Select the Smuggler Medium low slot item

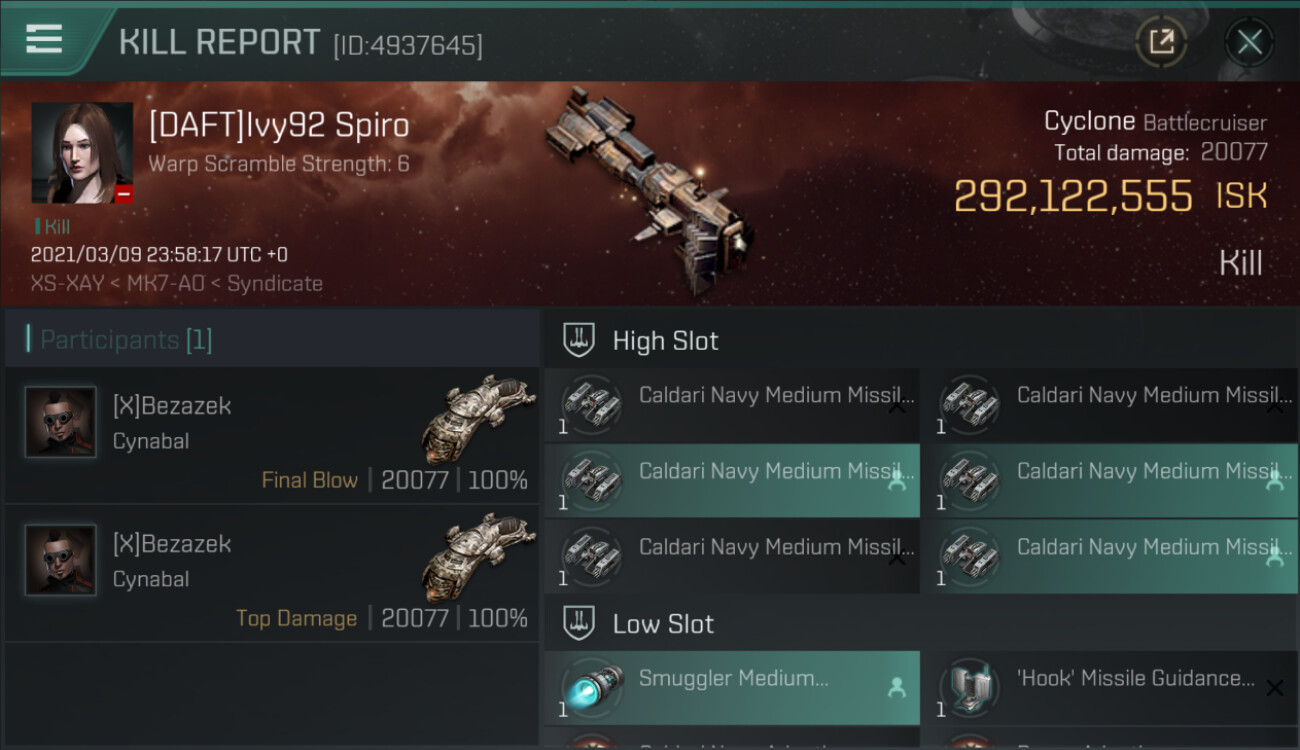[x=732, y=688]
